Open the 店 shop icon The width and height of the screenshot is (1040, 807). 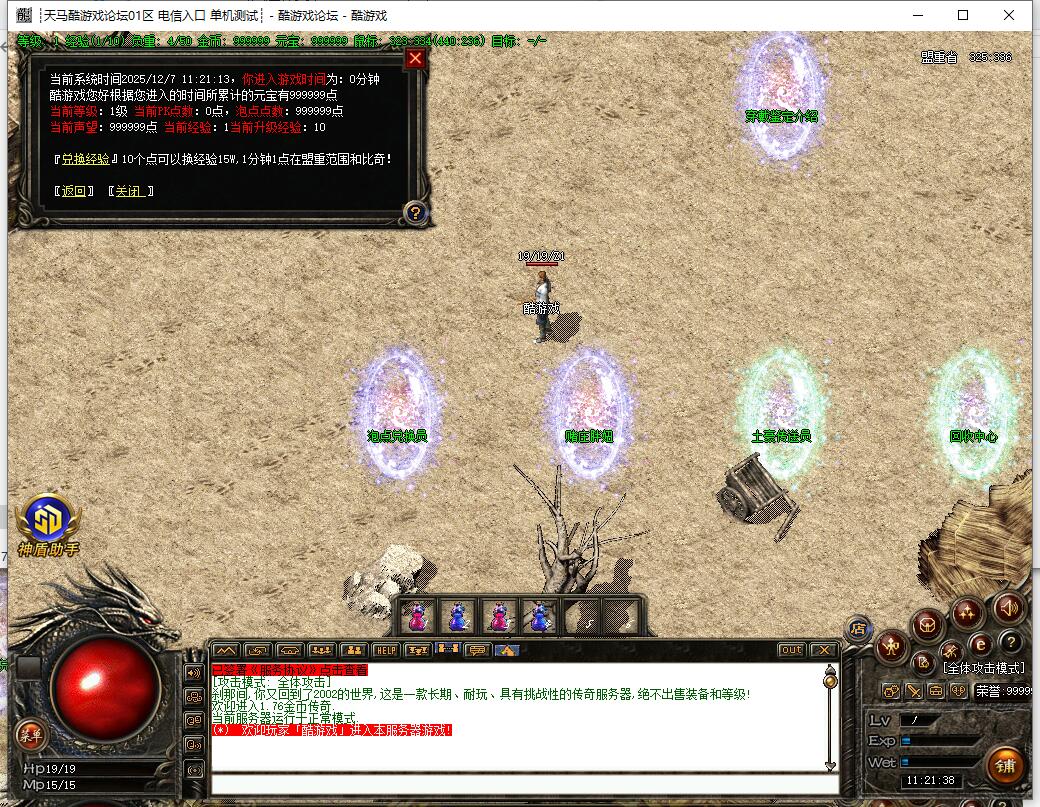pos(857,628)
